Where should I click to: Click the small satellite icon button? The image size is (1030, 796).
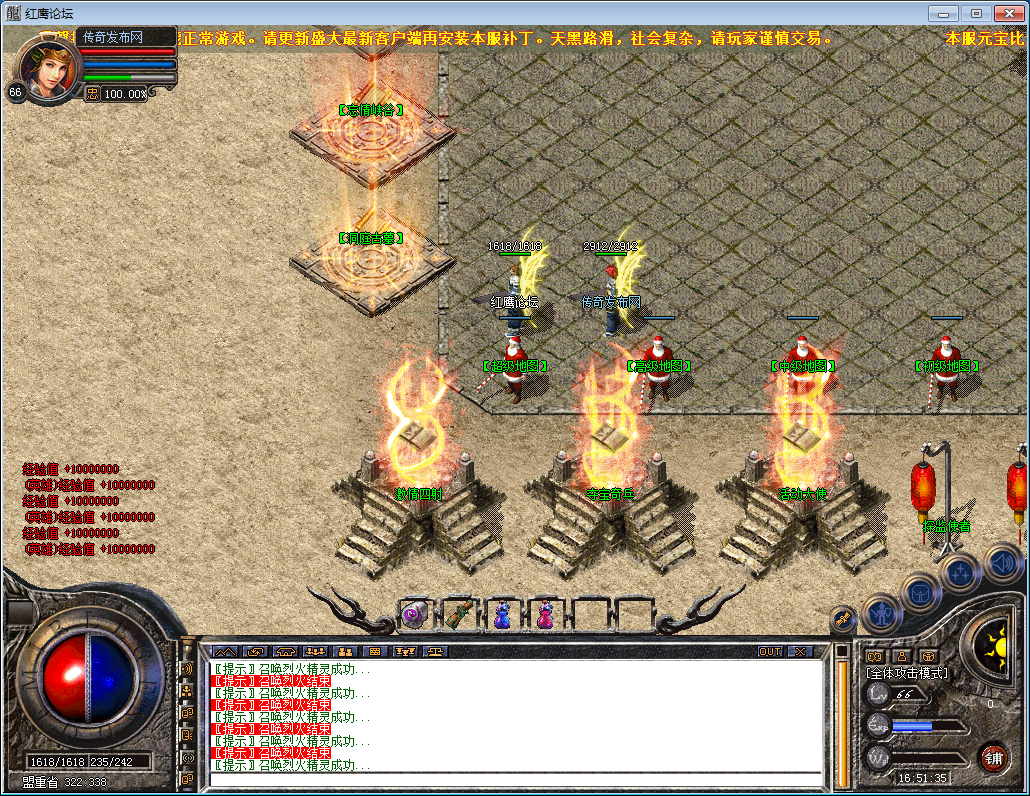(843, 620)
